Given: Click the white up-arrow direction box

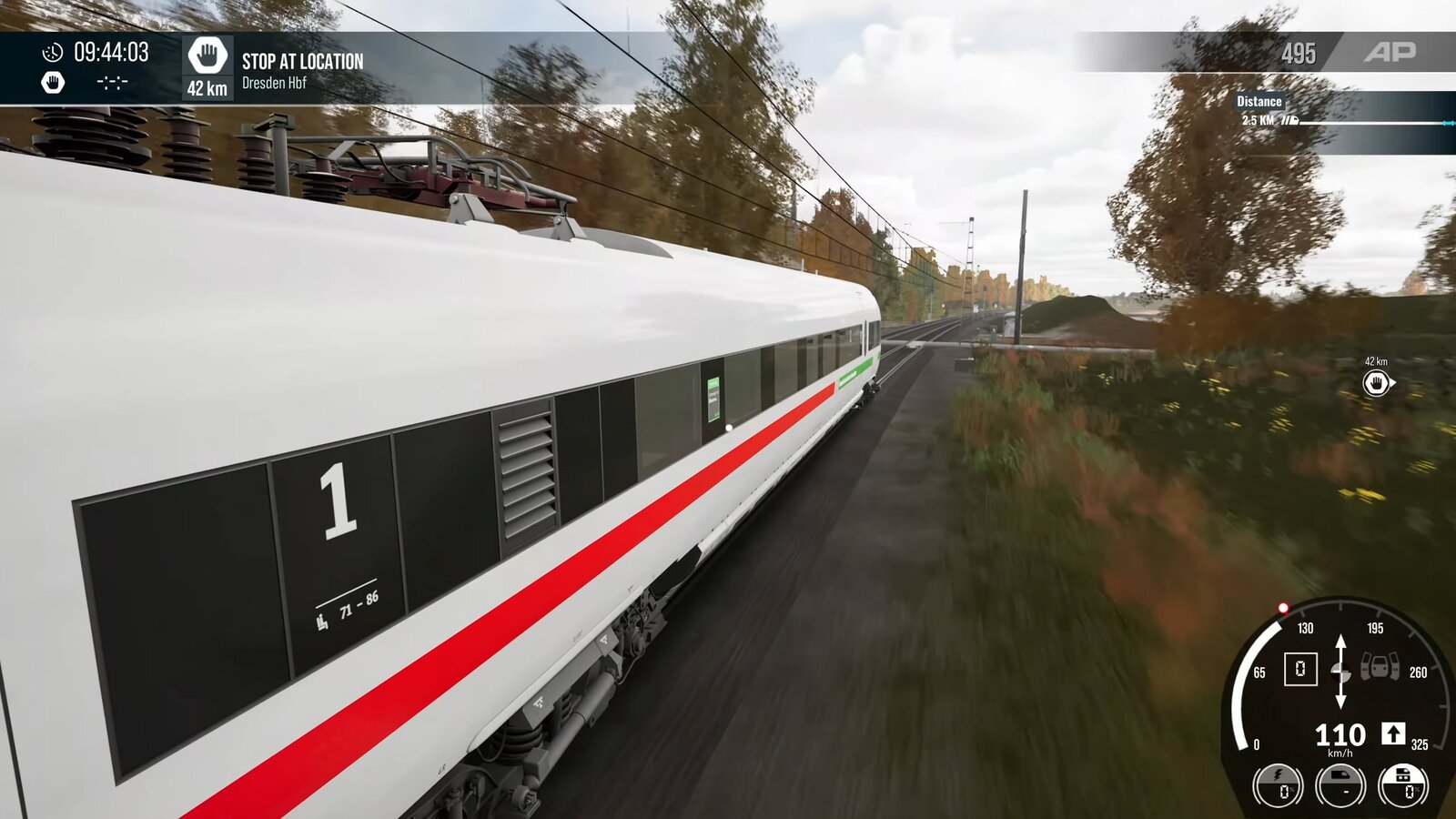Looking at the screenshot, I should click(x=1393, y=733).
